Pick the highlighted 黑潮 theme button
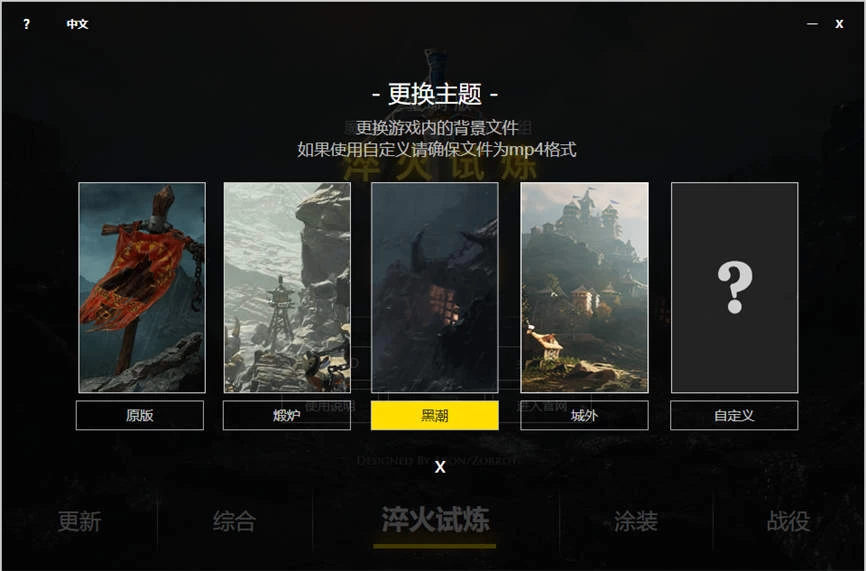866x571 pixels. [434, 415]
